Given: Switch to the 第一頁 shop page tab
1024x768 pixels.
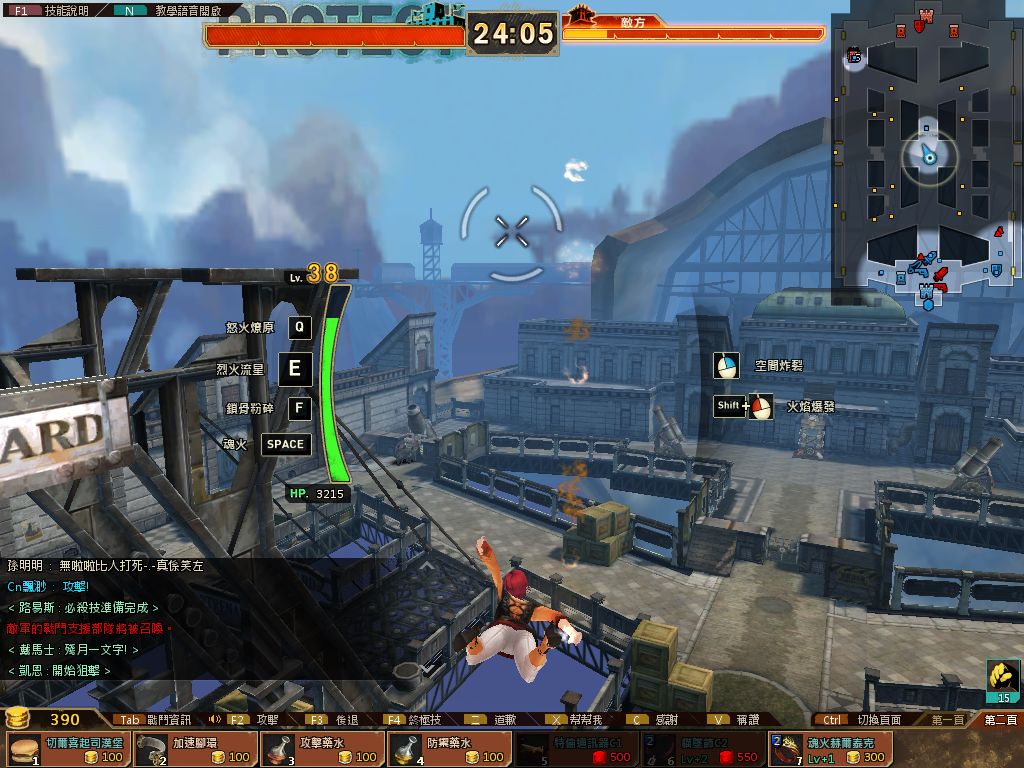Looking at the screenshot, I should (947, 719).
